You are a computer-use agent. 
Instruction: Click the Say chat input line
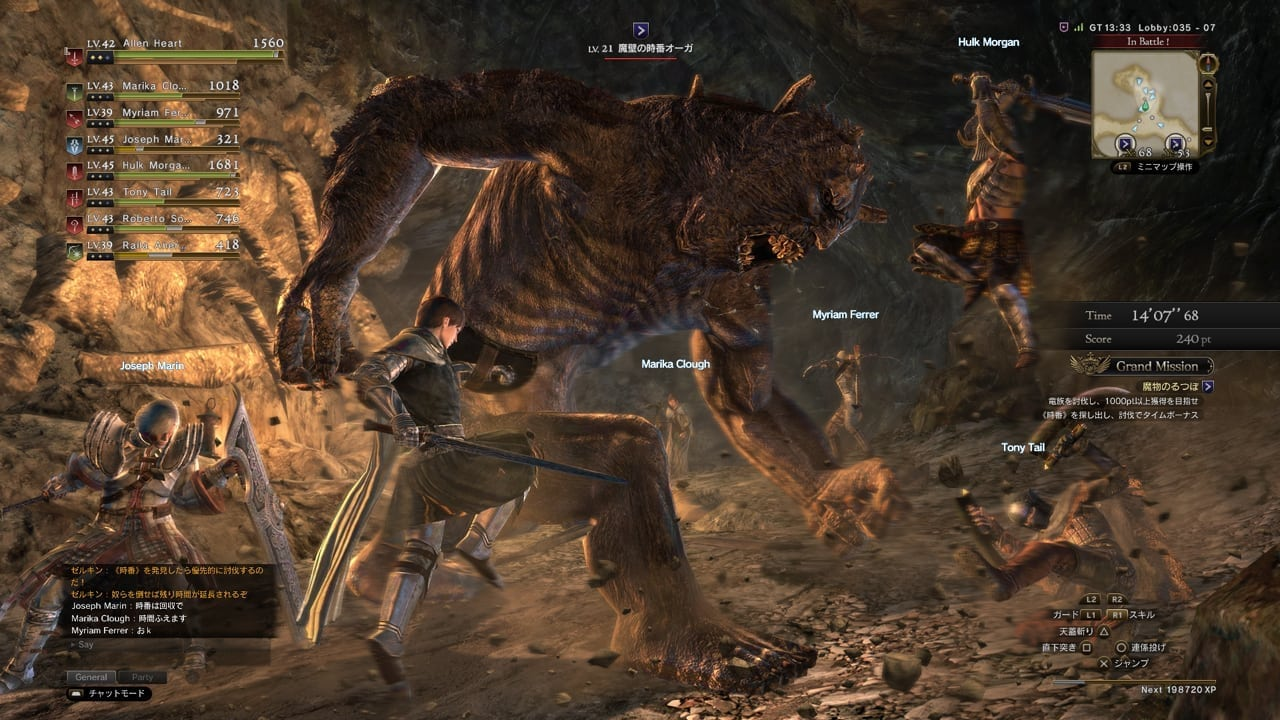tap(150, 645)
